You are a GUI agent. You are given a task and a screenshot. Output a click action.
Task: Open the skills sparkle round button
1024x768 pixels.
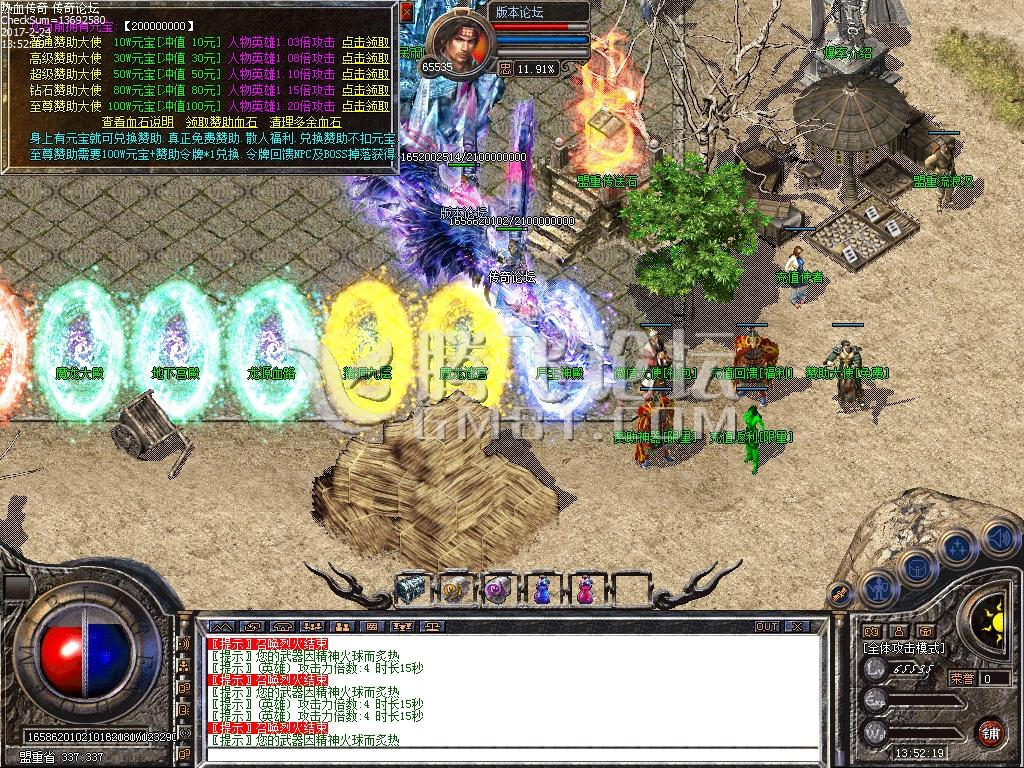click(x=957, y=547)
